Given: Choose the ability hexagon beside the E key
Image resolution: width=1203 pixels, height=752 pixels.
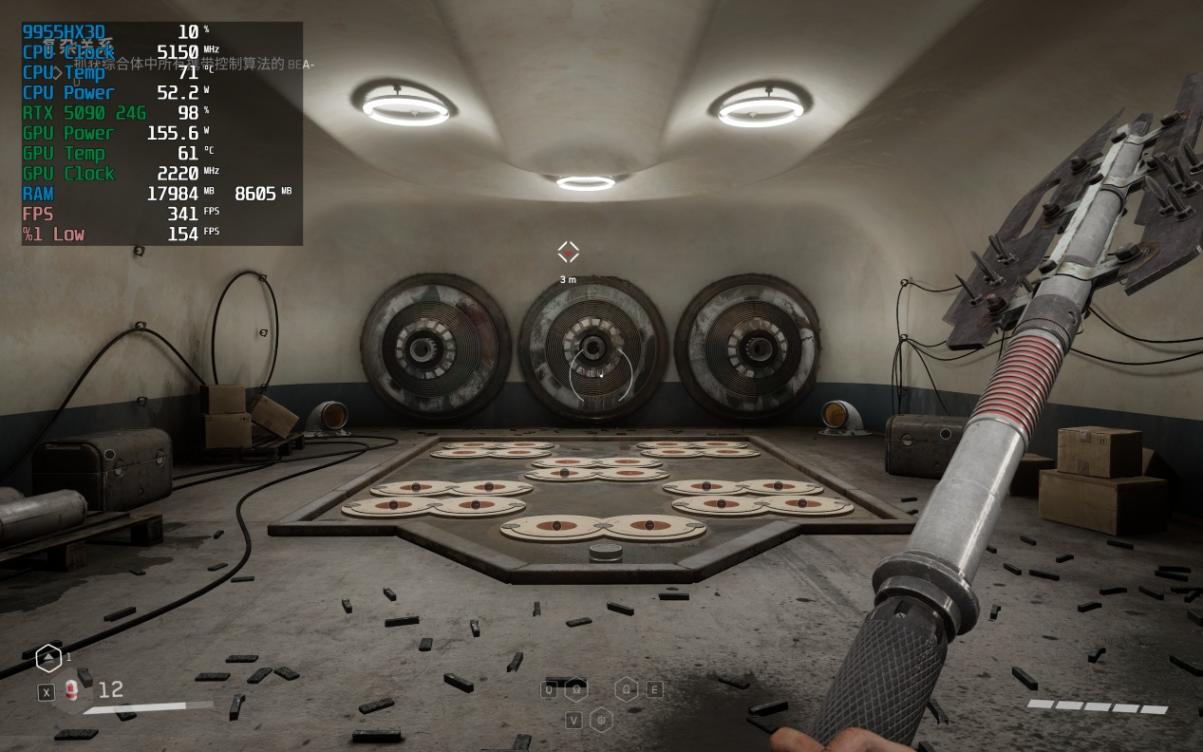Looking at the screenshot, I should tap(627, 689).
